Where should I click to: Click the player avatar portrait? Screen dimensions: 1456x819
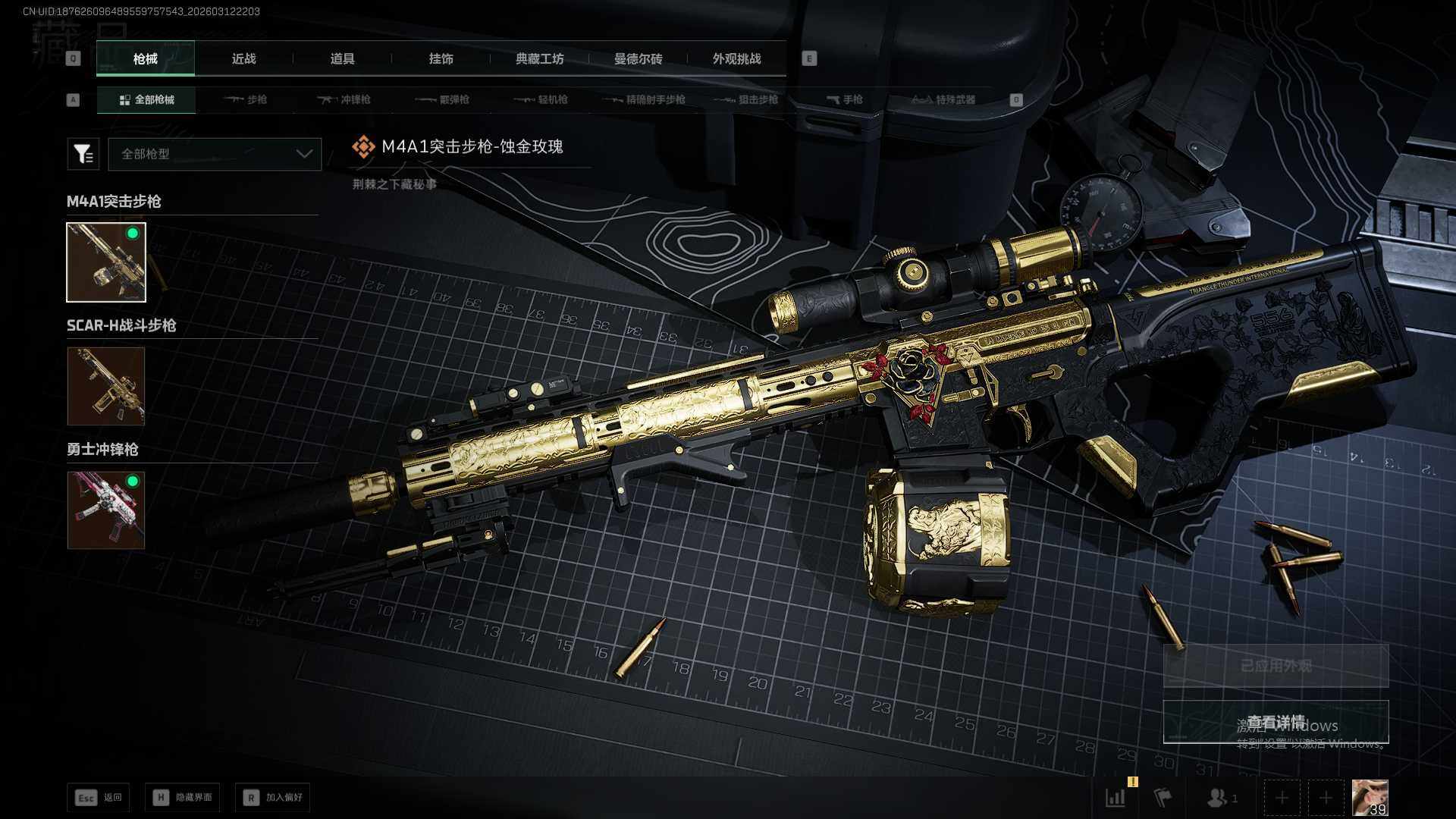pos(1370,798)
